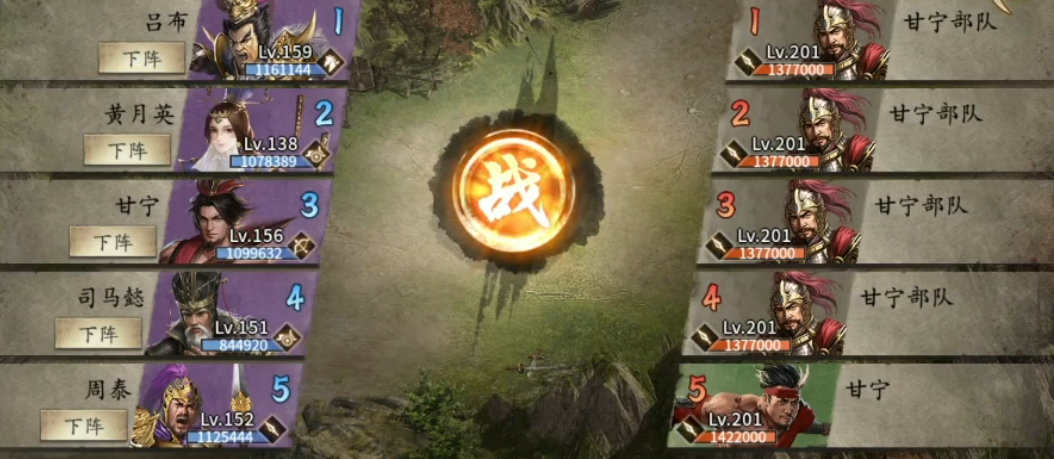The height and width of the screenshot is (459, 1054).
Task: Remove 吕布 from formation with 下阵
Action: [x=142, y=58]
